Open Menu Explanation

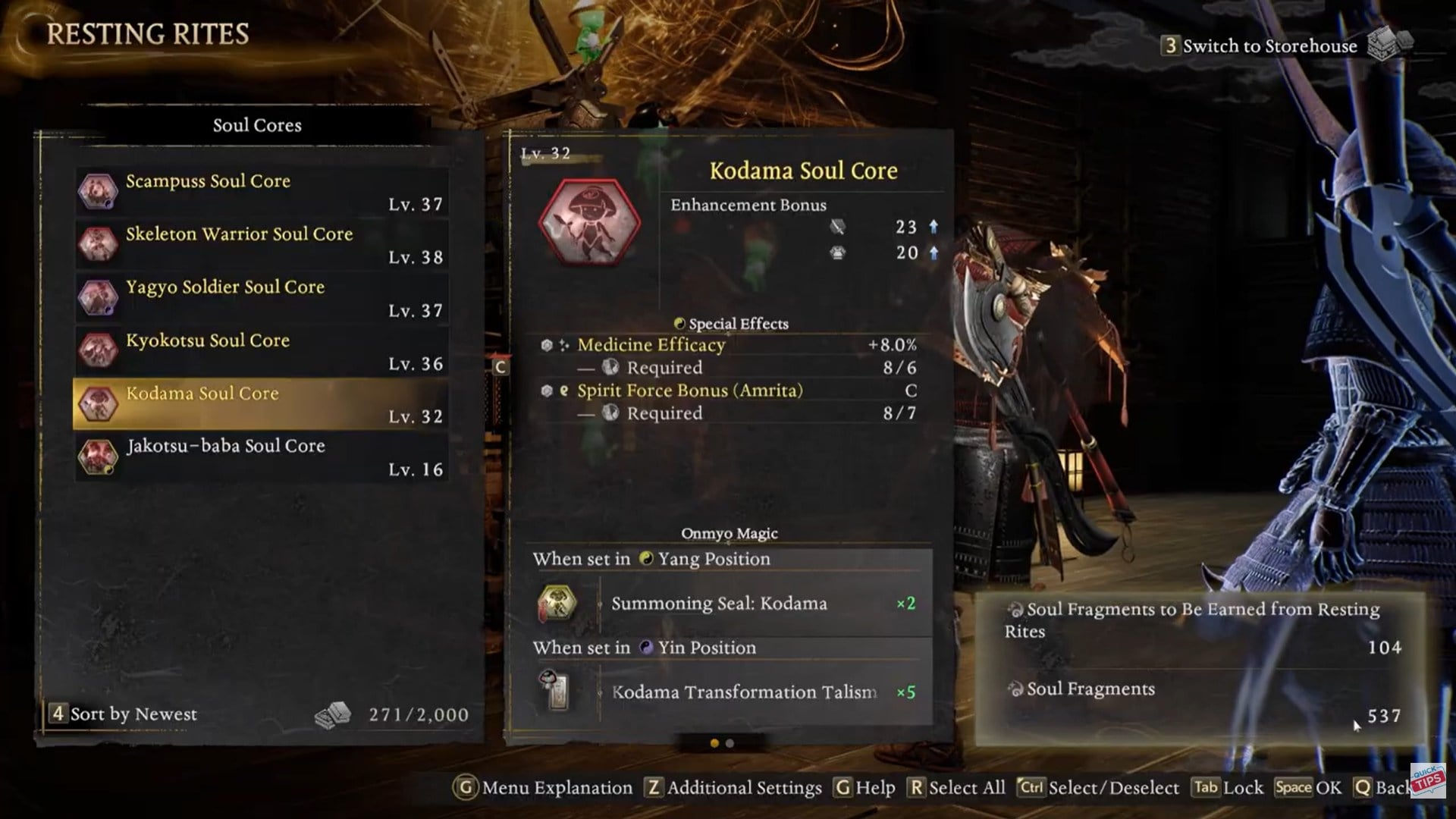pos(544,788)
